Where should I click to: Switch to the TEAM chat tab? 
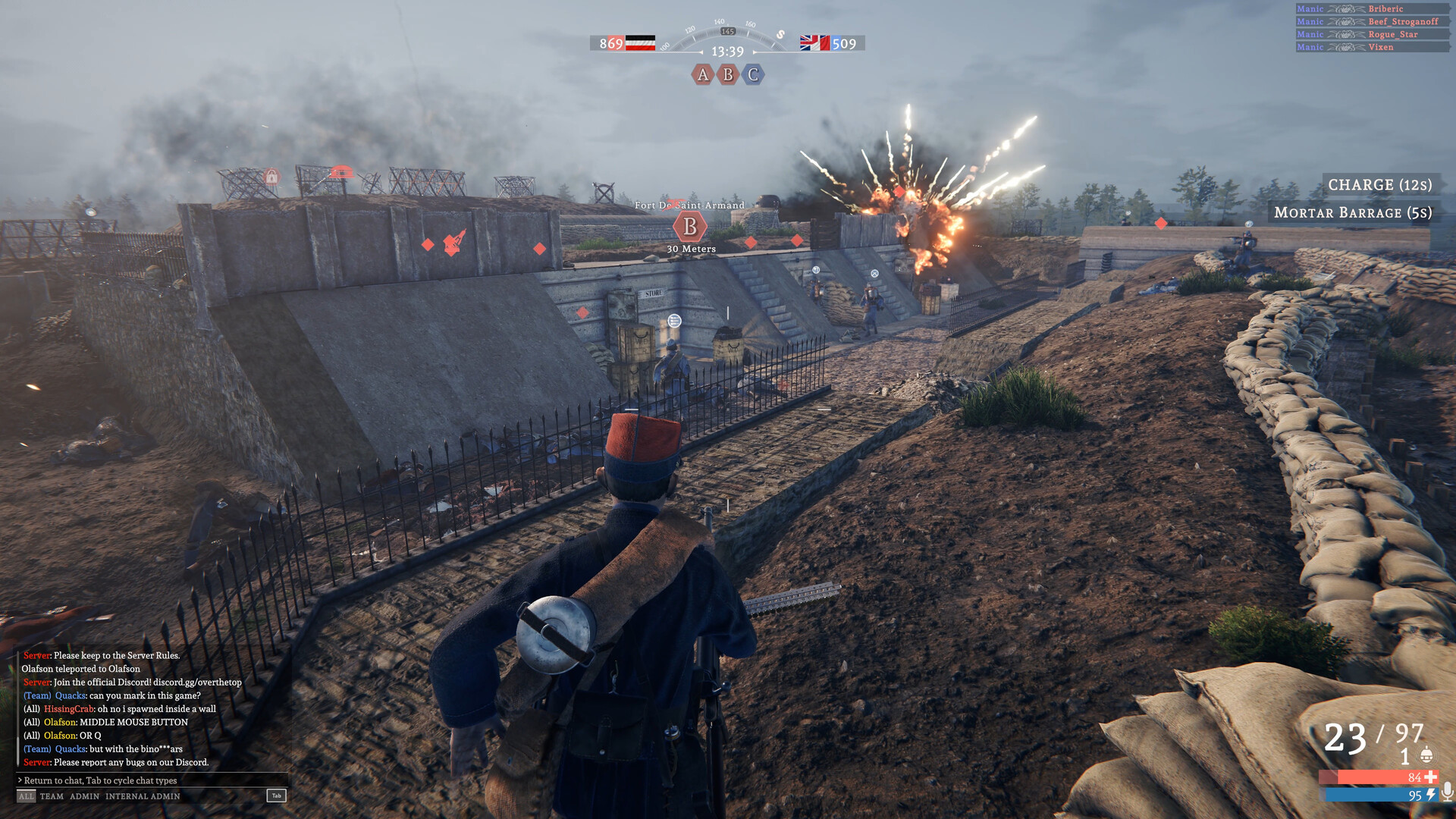(x=52, y=796)
